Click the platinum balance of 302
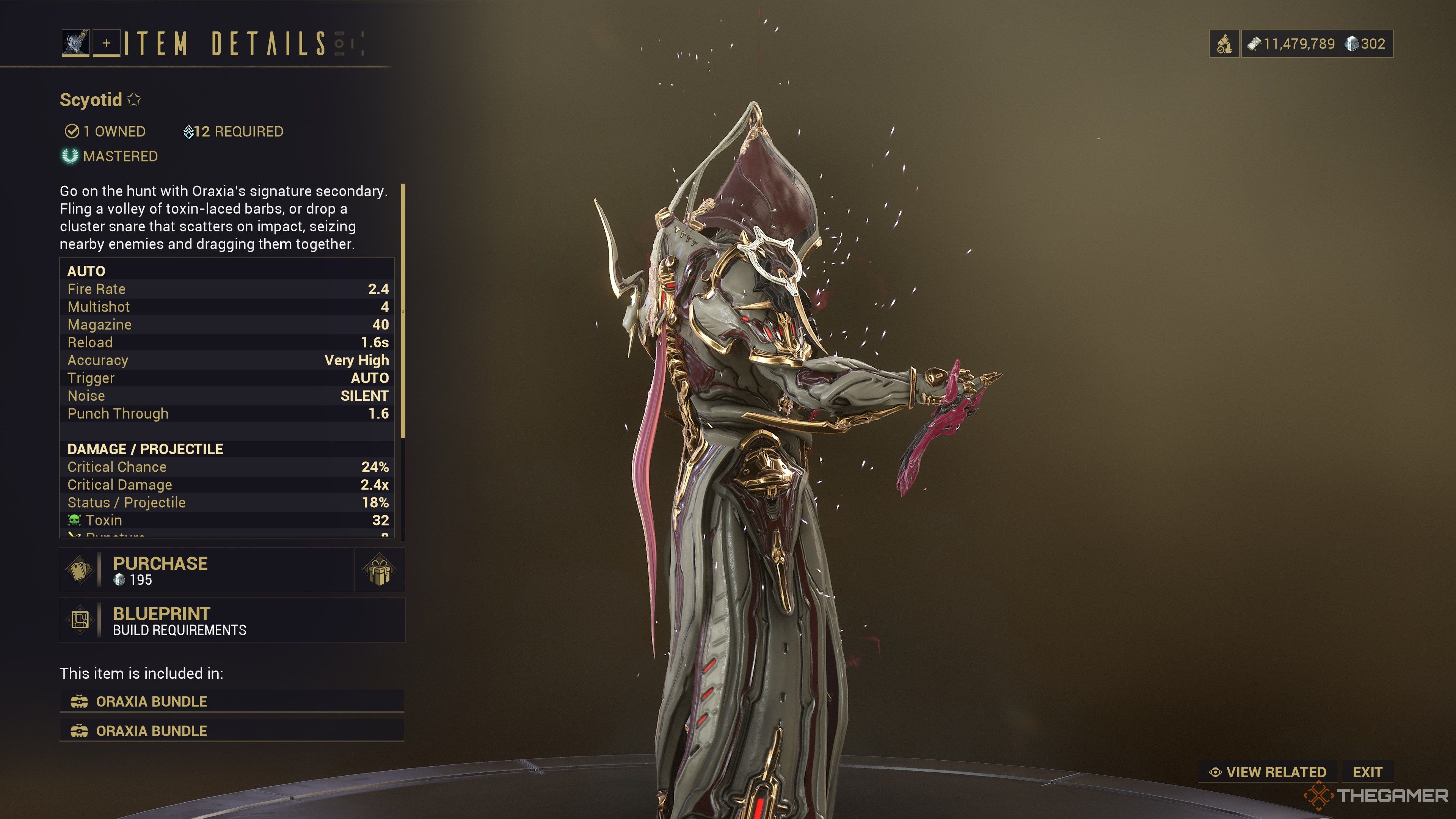This screenshot has height=819, width=1456. (x=1365, y=44)
